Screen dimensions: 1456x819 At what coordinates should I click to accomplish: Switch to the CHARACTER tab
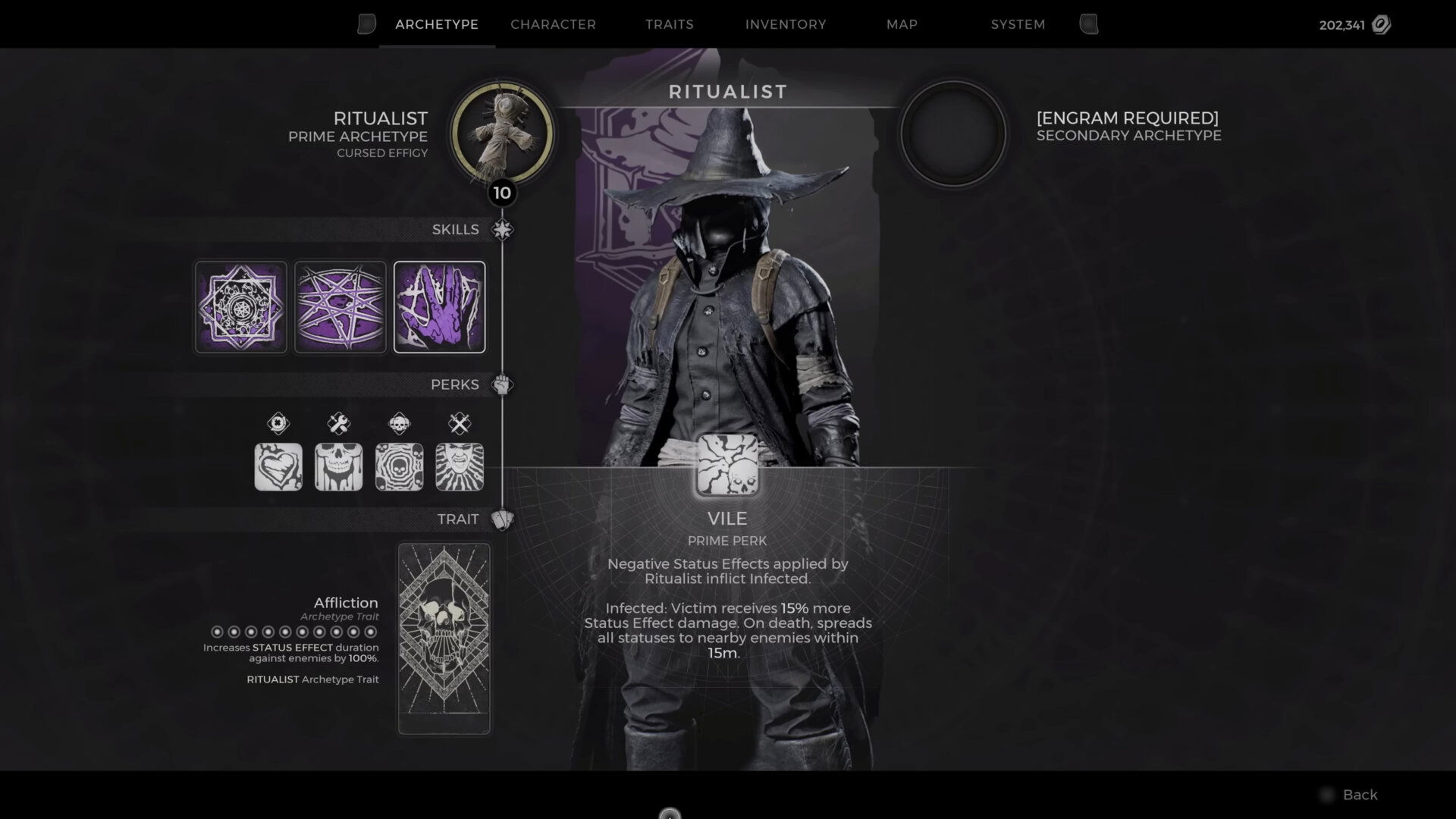[554, 24]
